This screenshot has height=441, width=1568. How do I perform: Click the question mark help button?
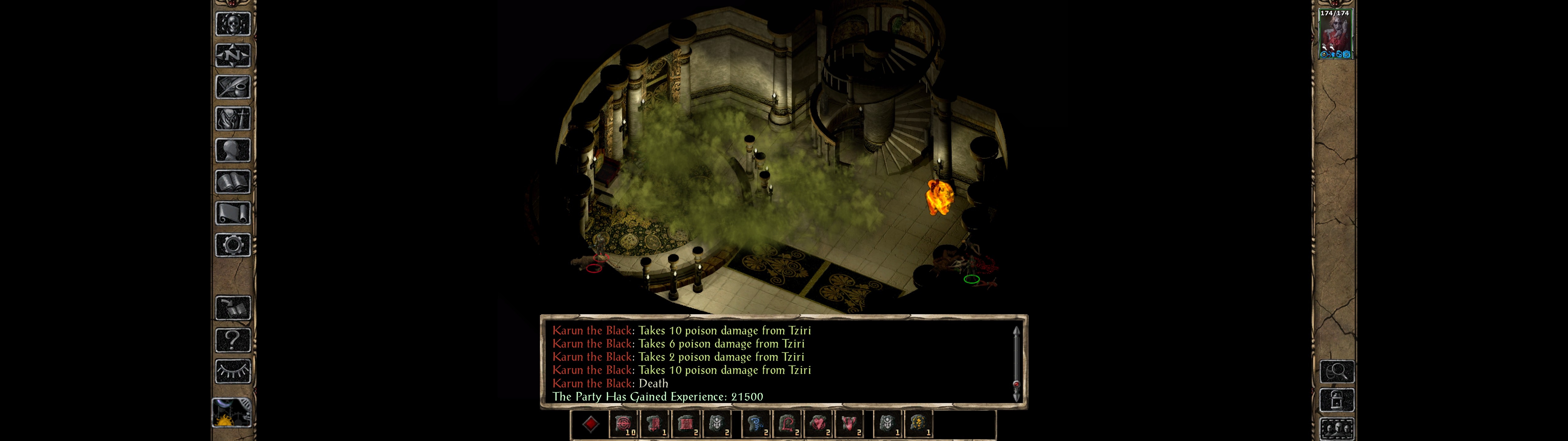[233, 339]
